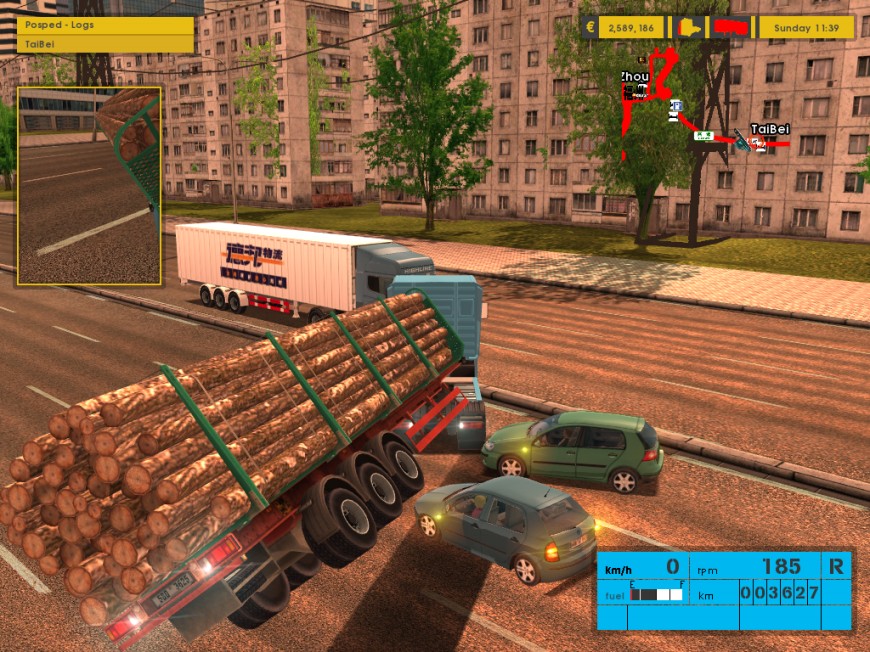This screenshot has height=652, width=870.
Task: Click the fuel station icon on the route map
Action: coord(677,104)
